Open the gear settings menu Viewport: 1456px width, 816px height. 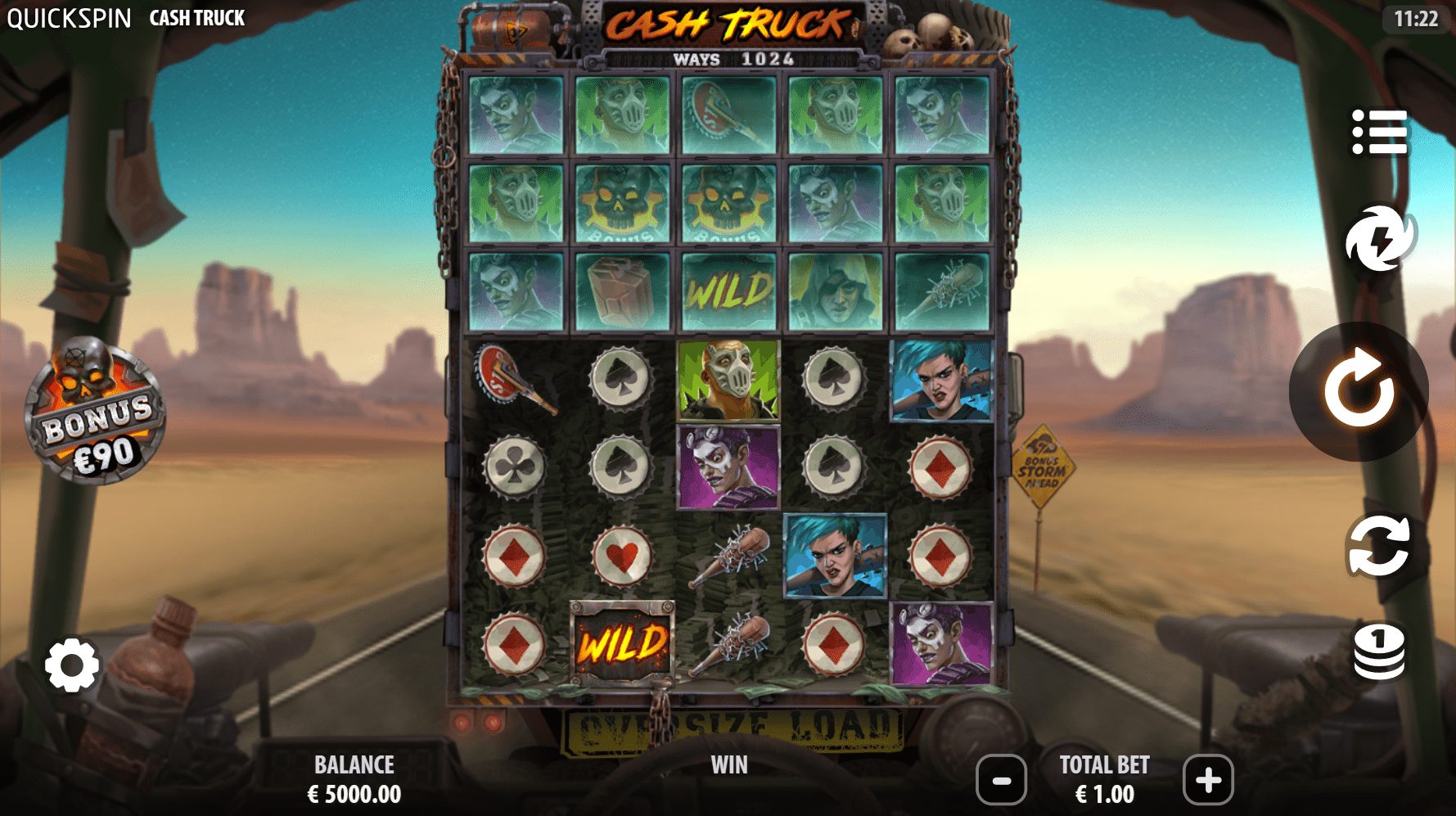72,665
